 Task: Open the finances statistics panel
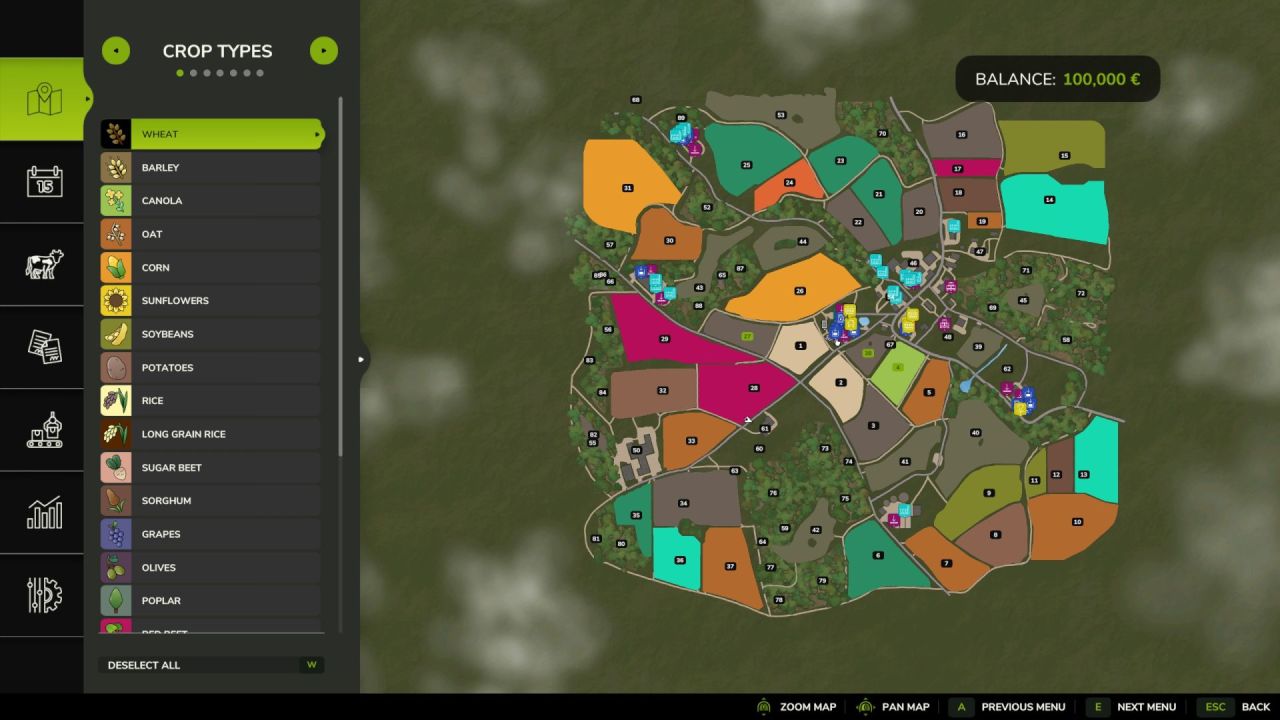42,513
